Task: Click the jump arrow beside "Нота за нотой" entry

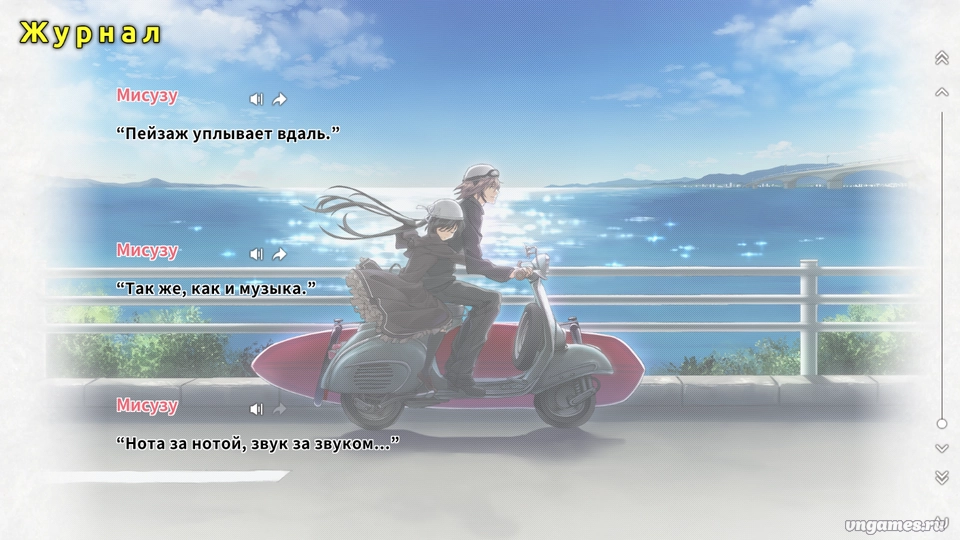Action: click(280, 409)
